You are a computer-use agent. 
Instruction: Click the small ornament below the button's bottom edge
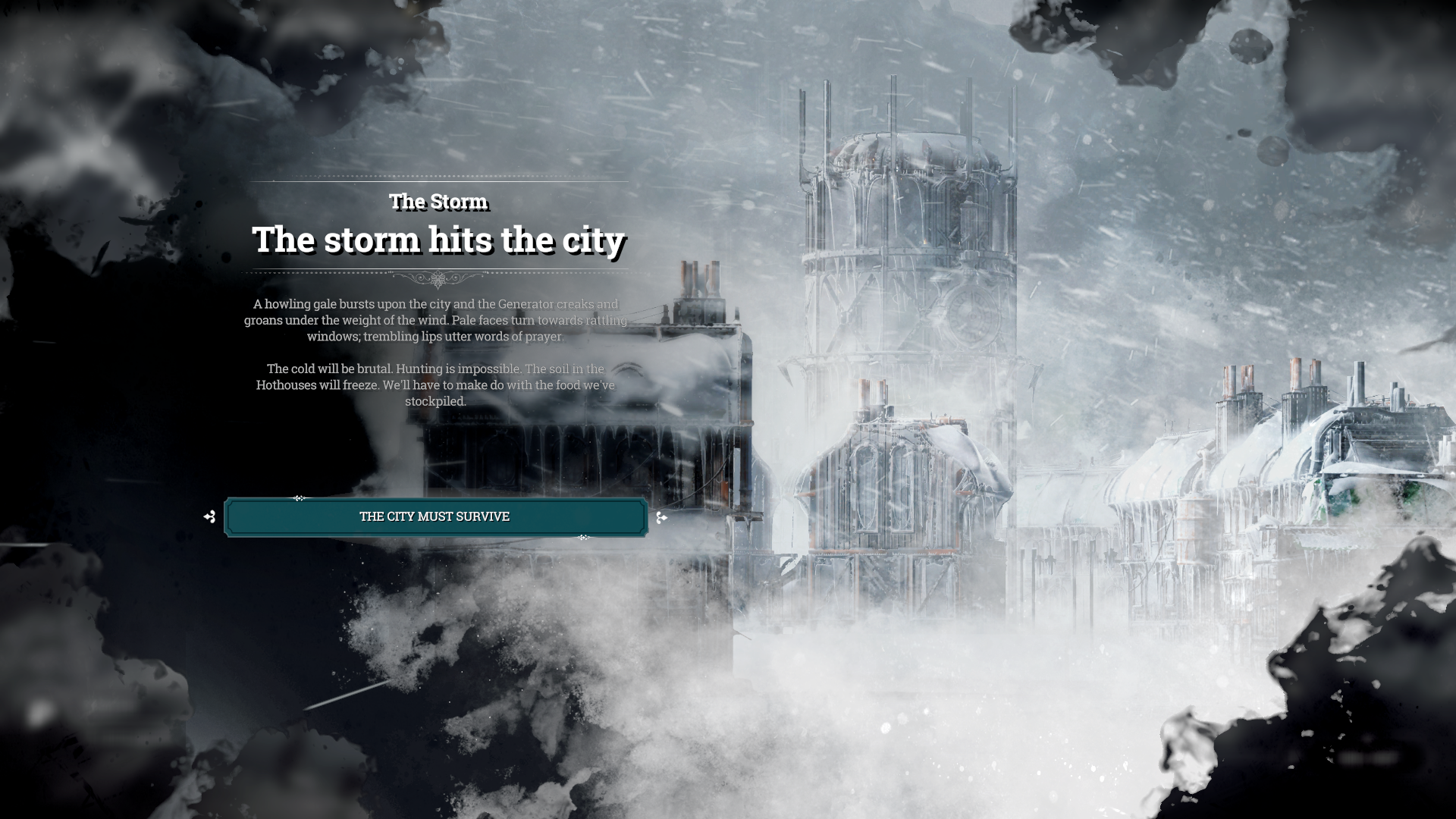coord(582,538)
